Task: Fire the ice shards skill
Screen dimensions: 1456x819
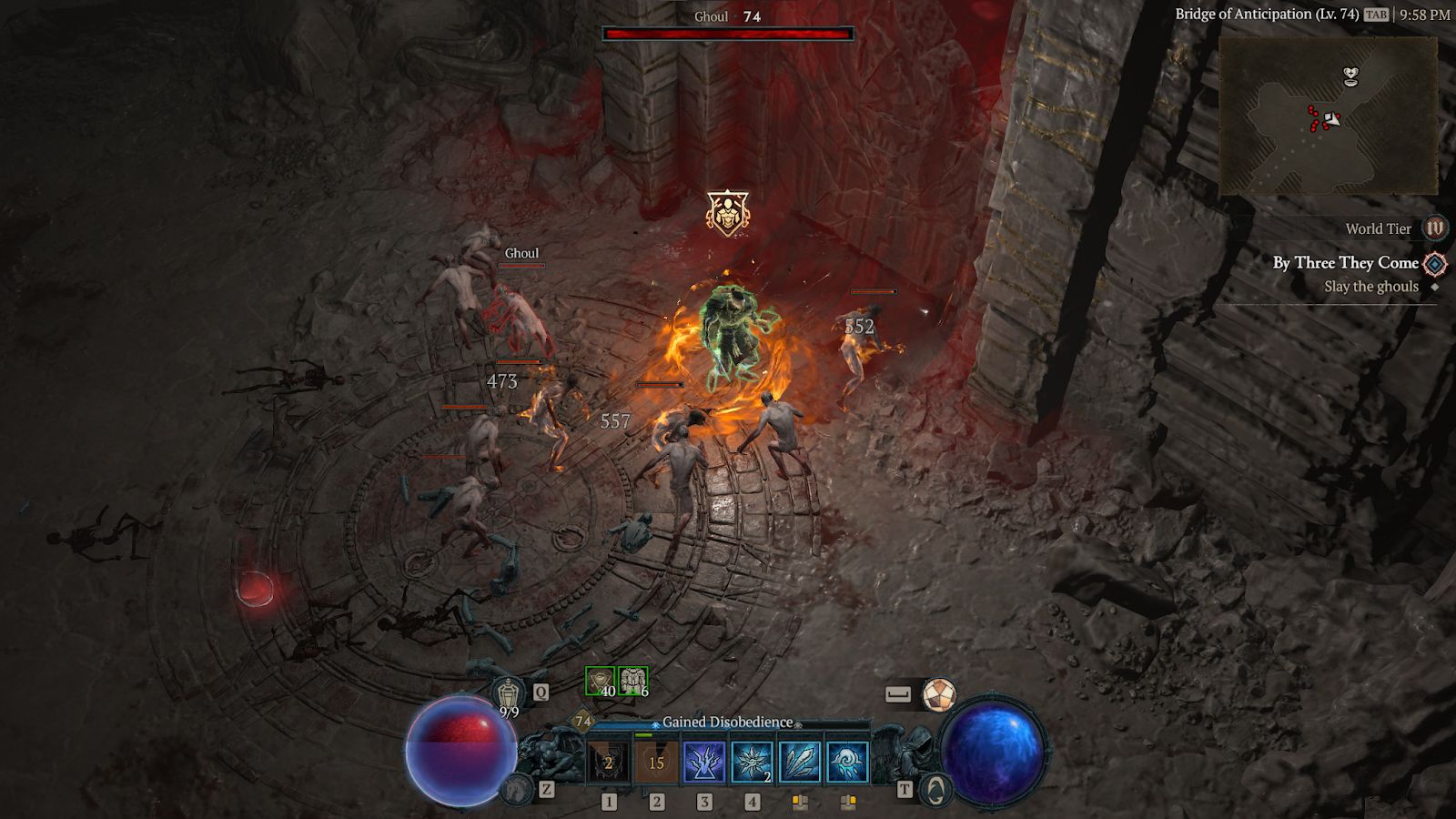Action: (800, 763)
